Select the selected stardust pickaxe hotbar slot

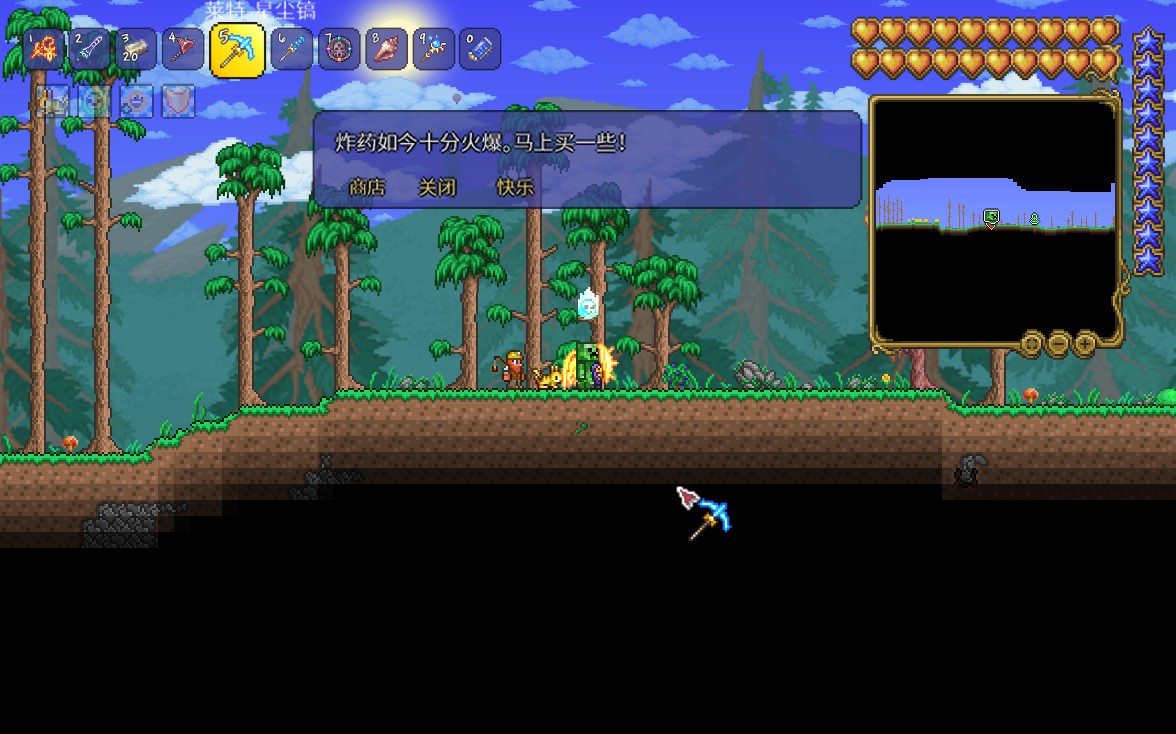[237, 50]
